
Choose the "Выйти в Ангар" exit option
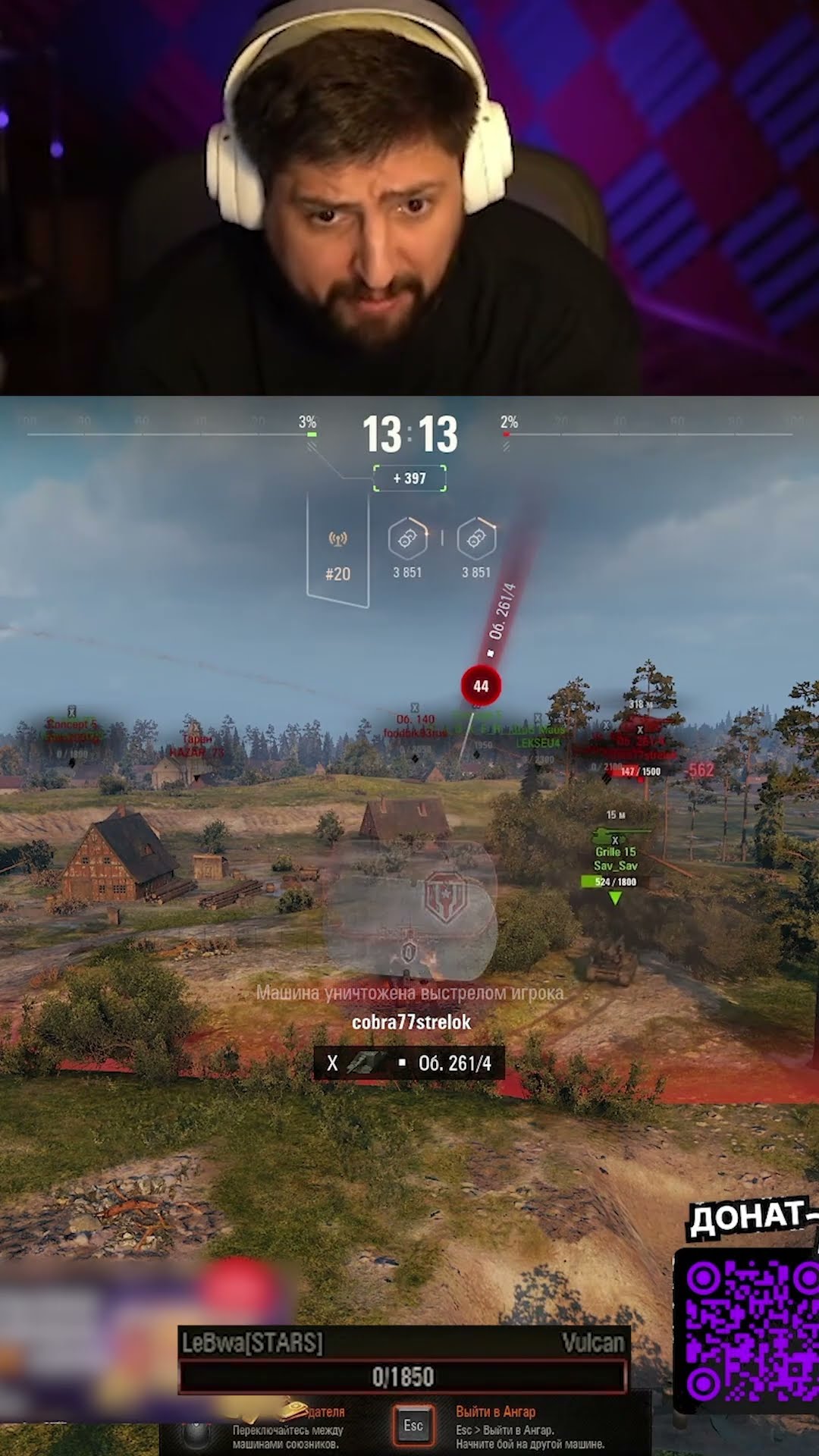[495, 1412]
